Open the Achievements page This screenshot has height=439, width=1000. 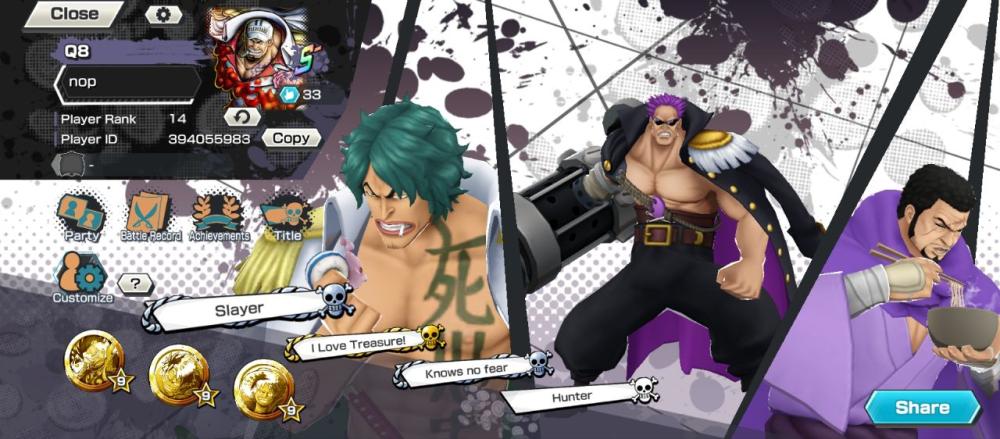pyautogui.click(x=219, y=217)
